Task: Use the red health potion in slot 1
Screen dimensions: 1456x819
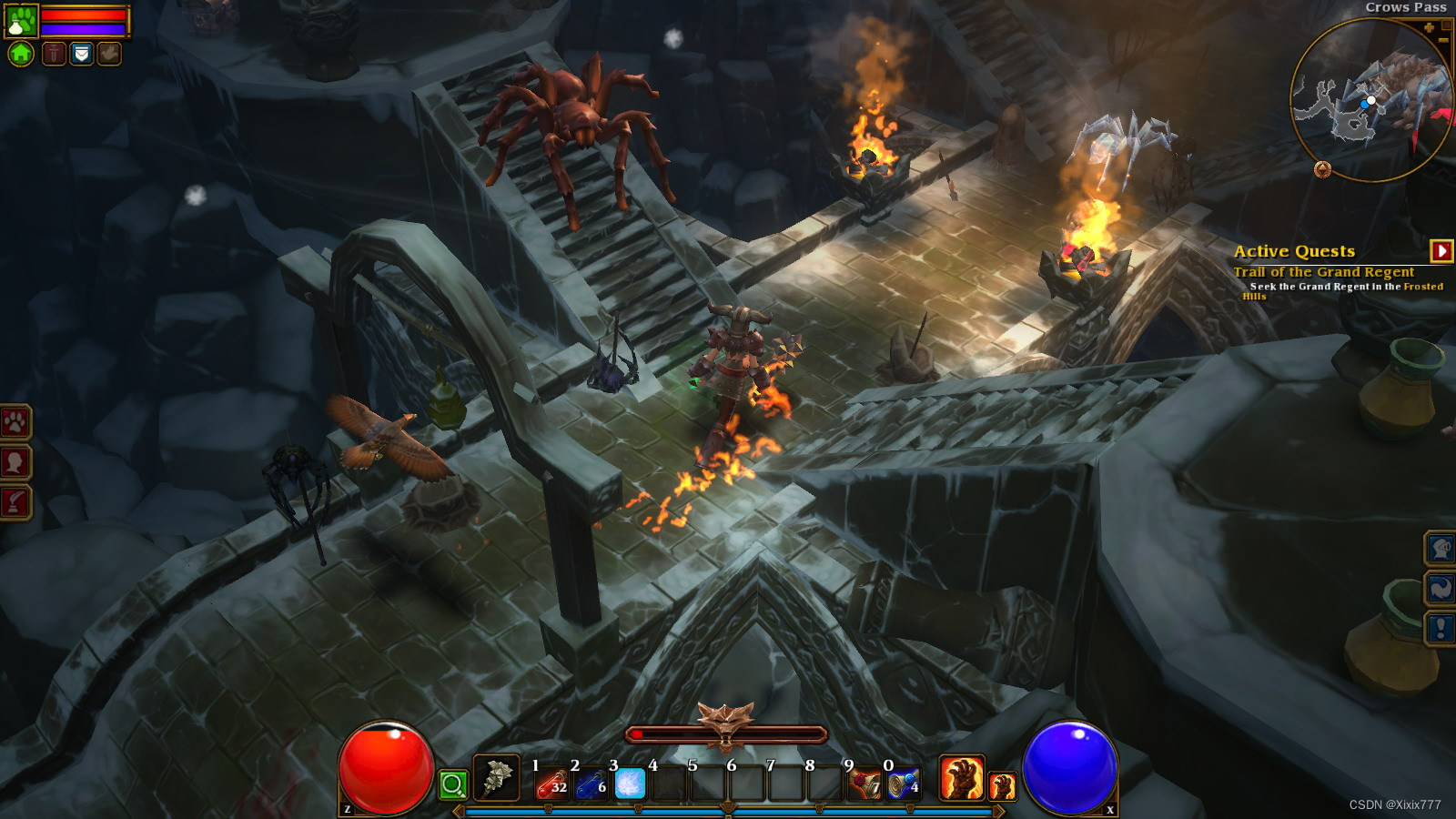Action: pyautogui.click(x=551, y=784)
